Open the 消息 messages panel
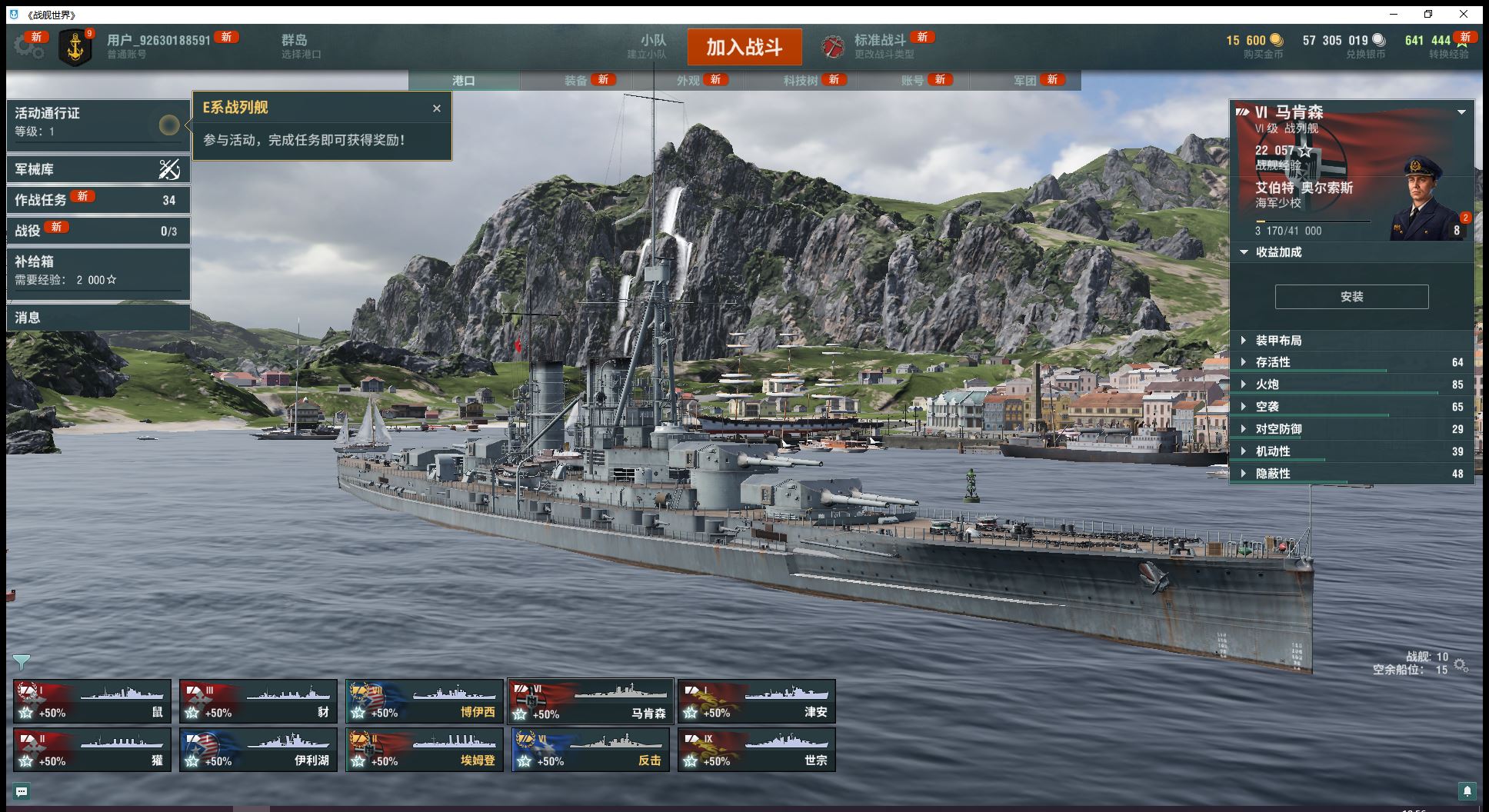The height and width of the screenshot is (812, 1489). 98,317
